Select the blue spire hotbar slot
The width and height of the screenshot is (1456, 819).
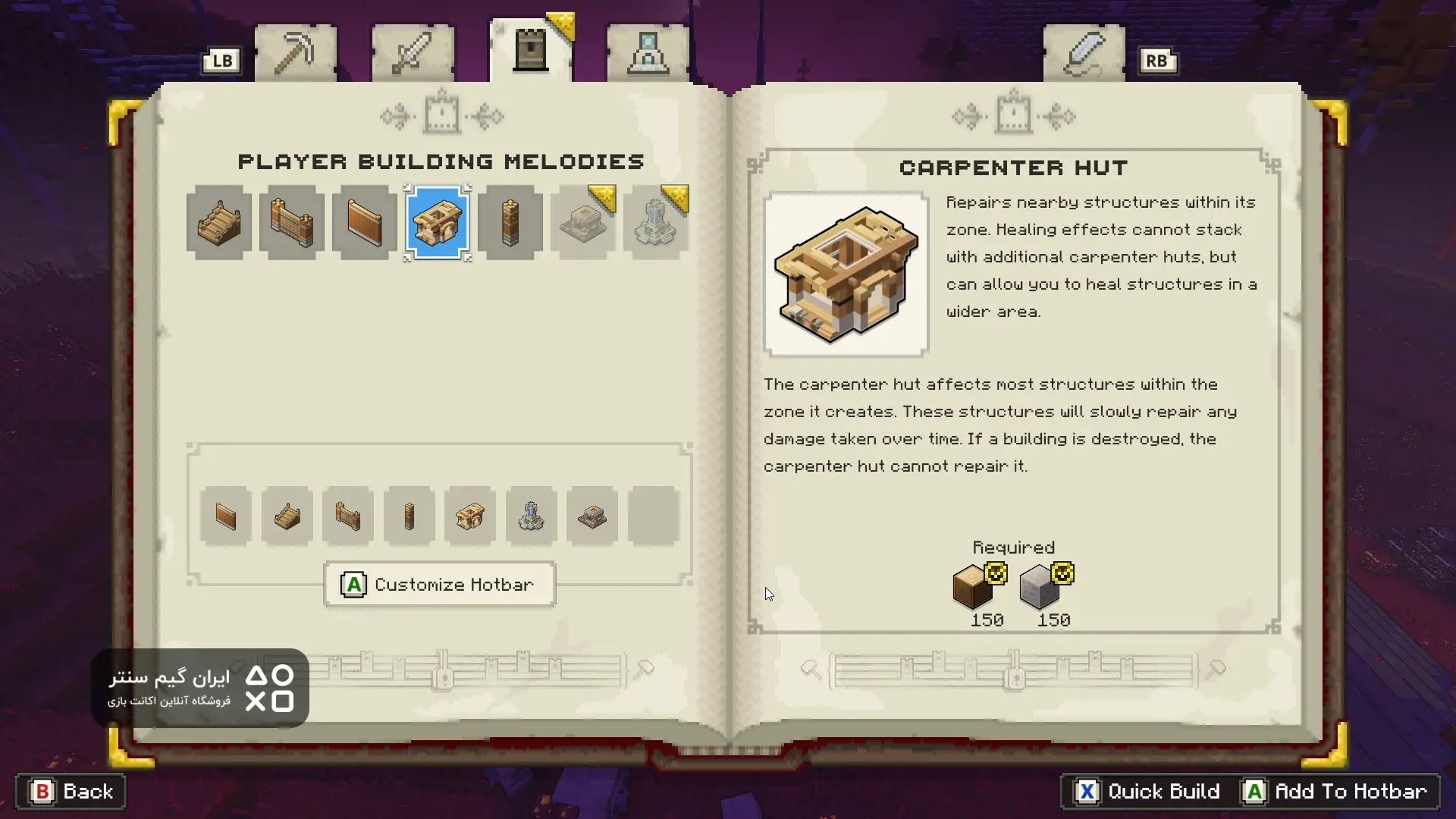point(532,516)
